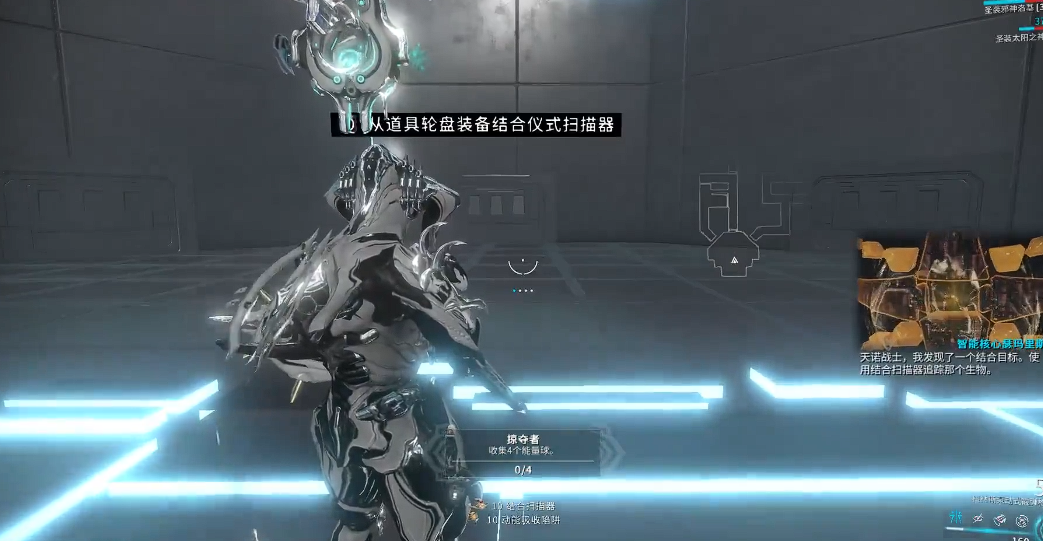Screen dimensions: 1043x541
Task: Select the 结合扫描器 pickup entry
Action: (x=522, y=507)
